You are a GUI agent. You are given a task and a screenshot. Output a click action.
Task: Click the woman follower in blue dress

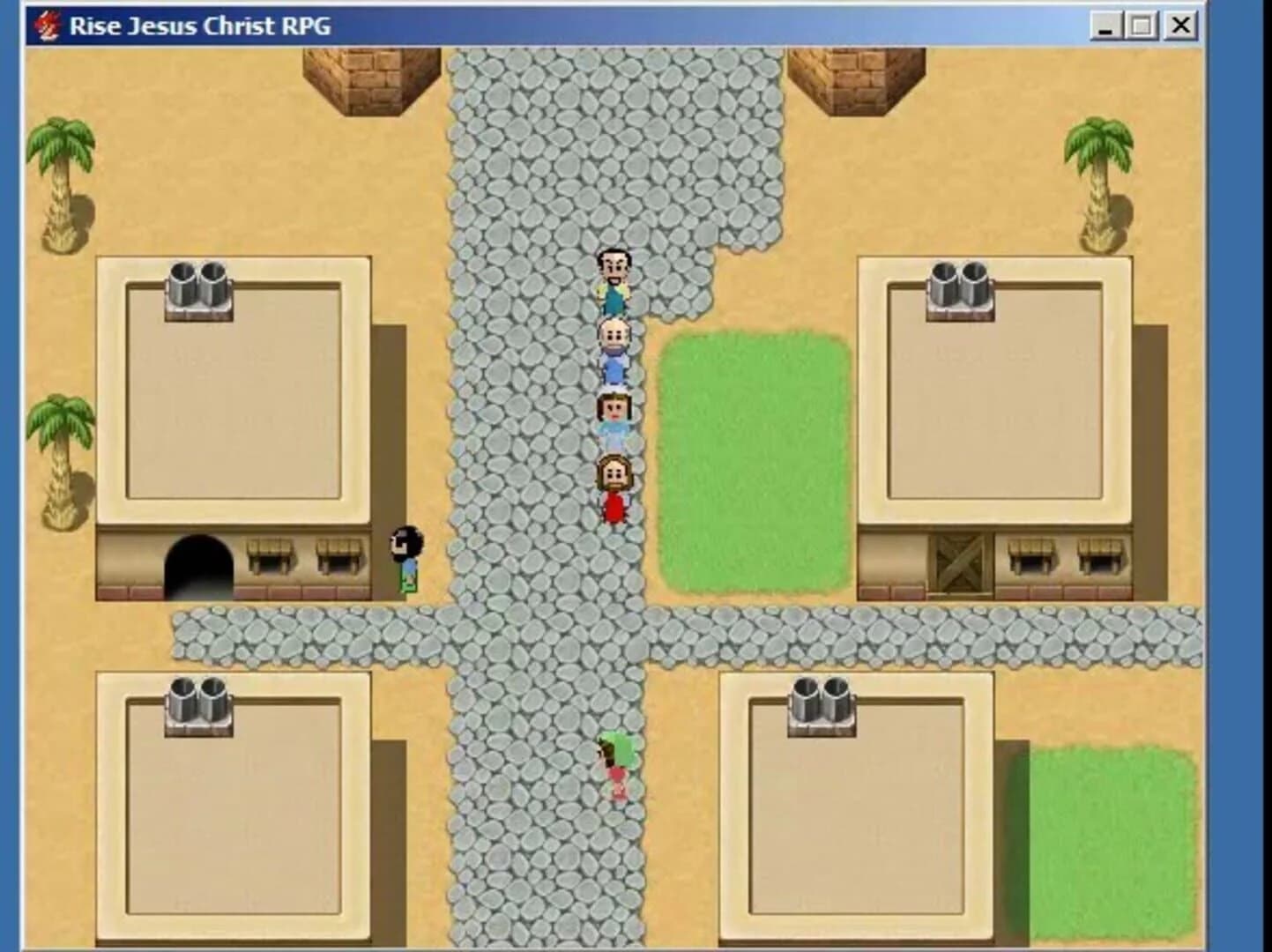point(614,416)
